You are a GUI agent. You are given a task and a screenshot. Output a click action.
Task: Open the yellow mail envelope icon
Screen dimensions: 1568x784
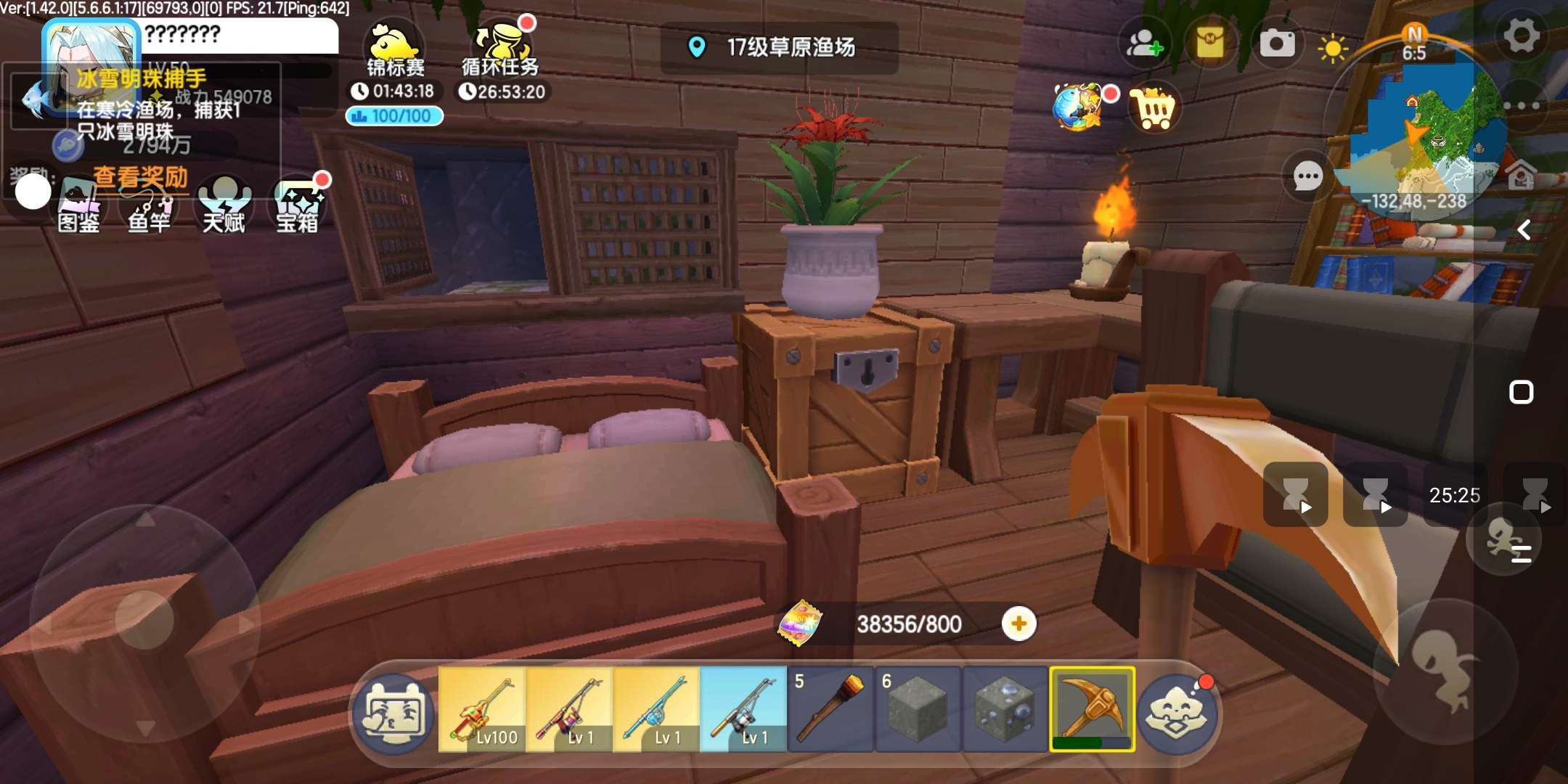coord(1210,44)
